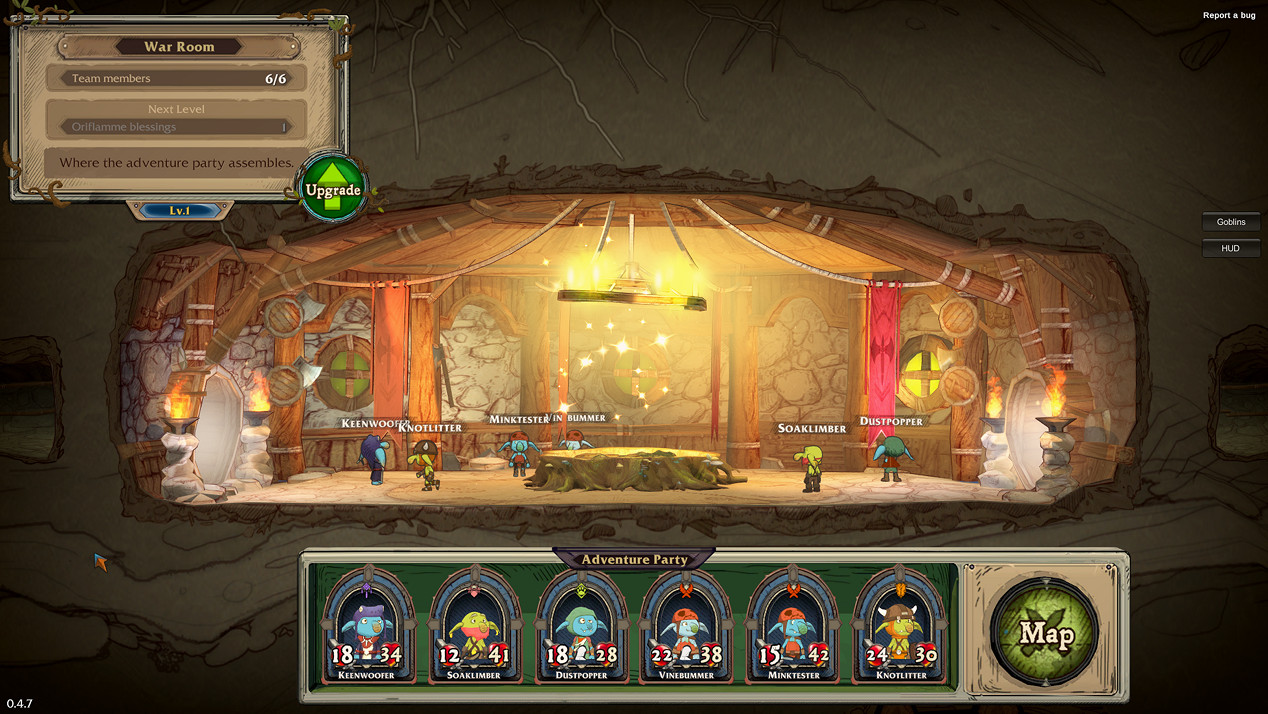
Task: Toggle the Goblins panel
Action: [x=1231, y=222]
